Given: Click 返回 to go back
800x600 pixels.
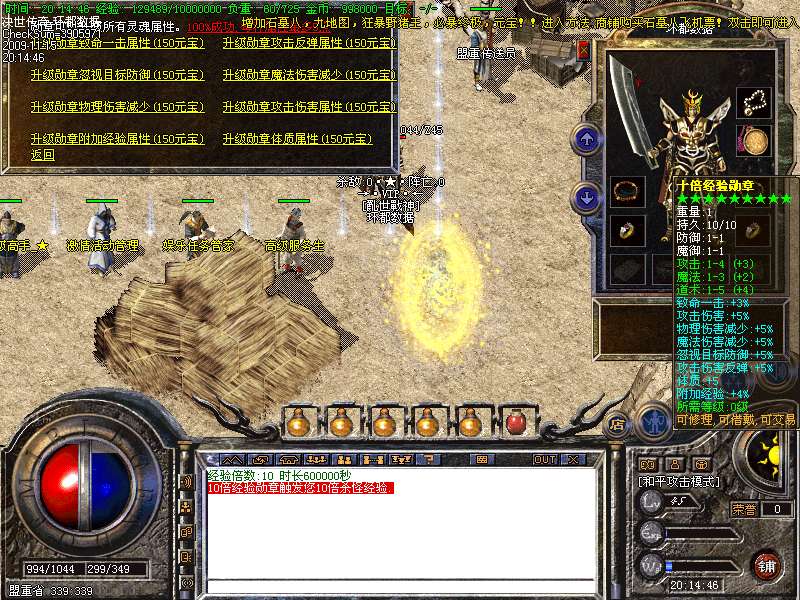Looking at the screenshot, I should (42, 155).
